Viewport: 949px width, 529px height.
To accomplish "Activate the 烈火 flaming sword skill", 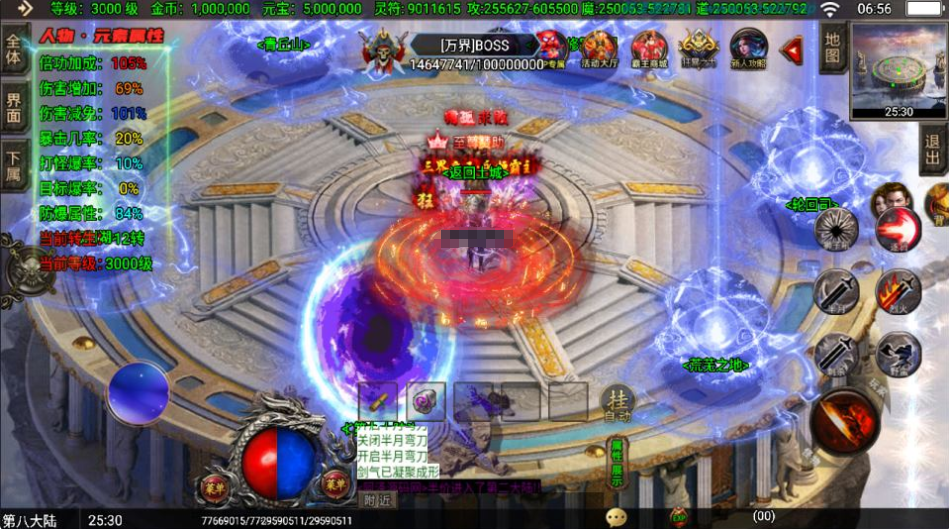I will 897,292.
